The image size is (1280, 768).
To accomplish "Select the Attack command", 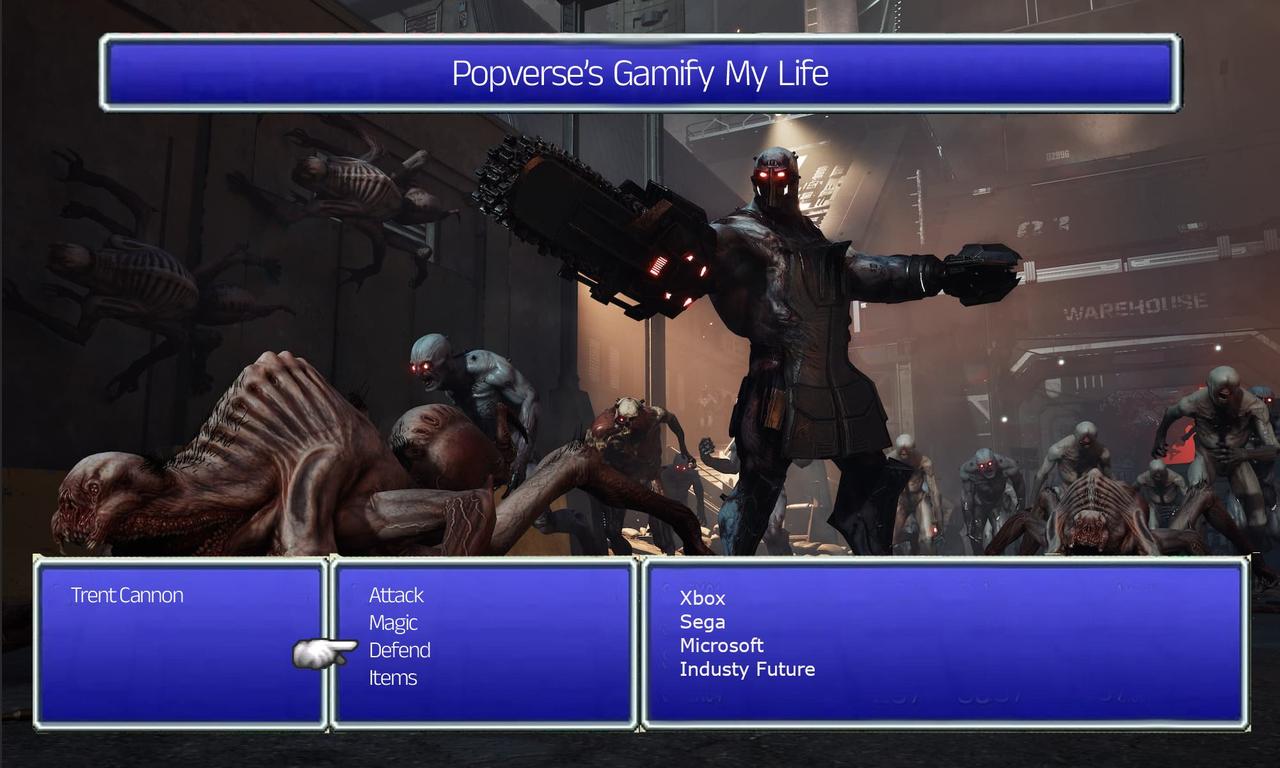I will (x=395, y=595).
